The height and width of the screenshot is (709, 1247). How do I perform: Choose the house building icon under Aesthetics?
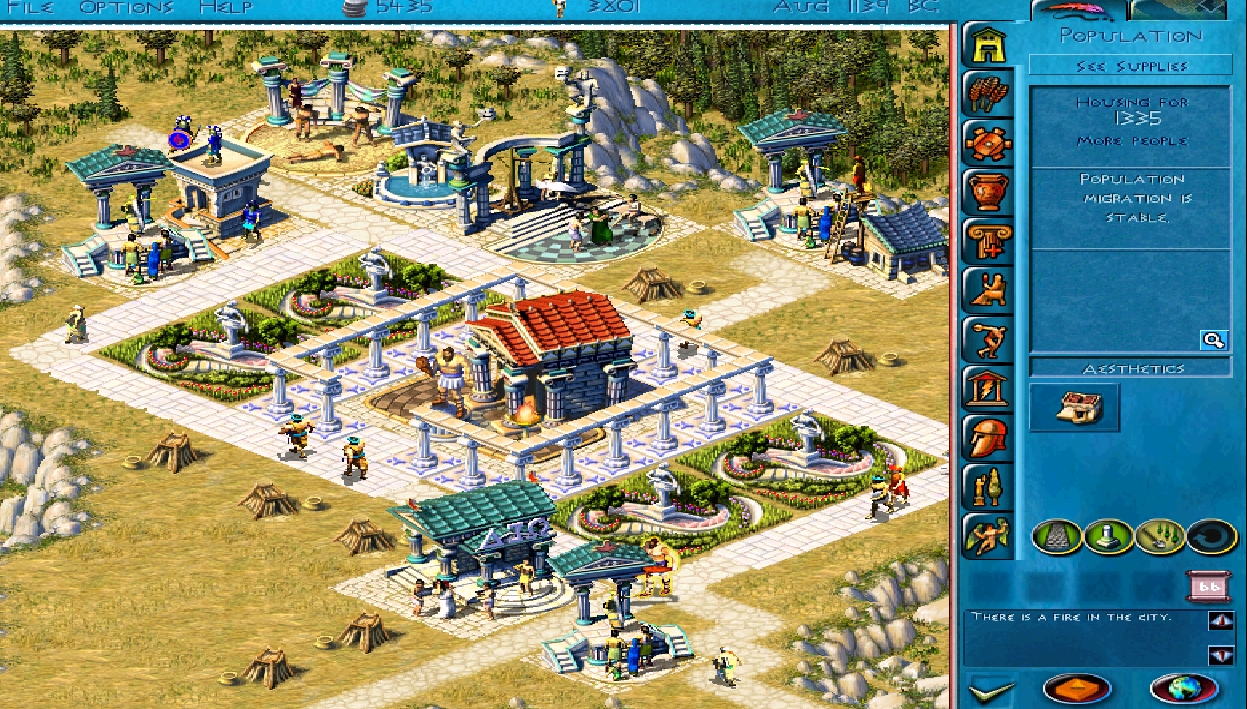click(1074, 407)
